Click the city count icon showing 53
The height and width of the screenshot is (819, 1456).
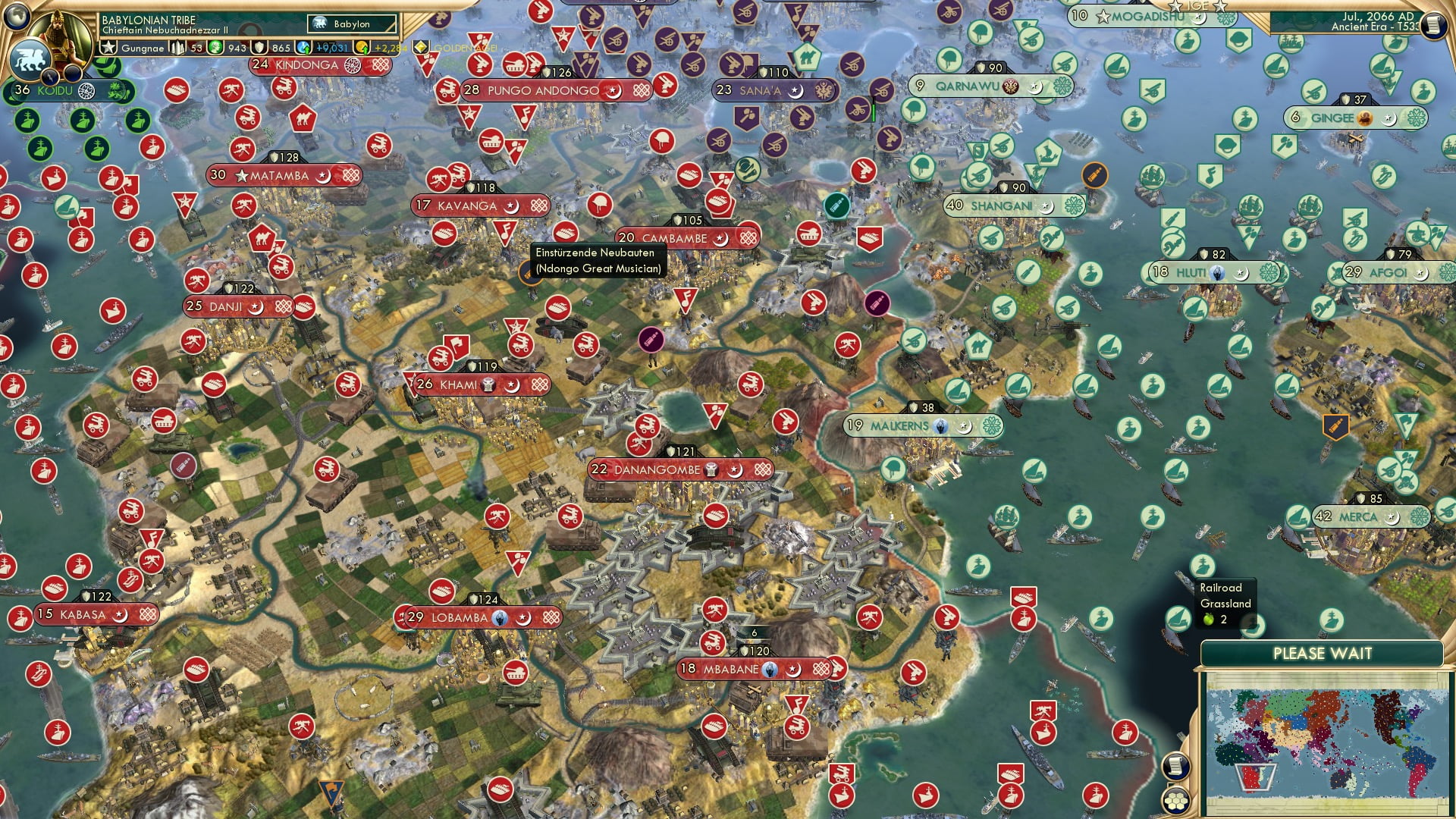point(176,46)
